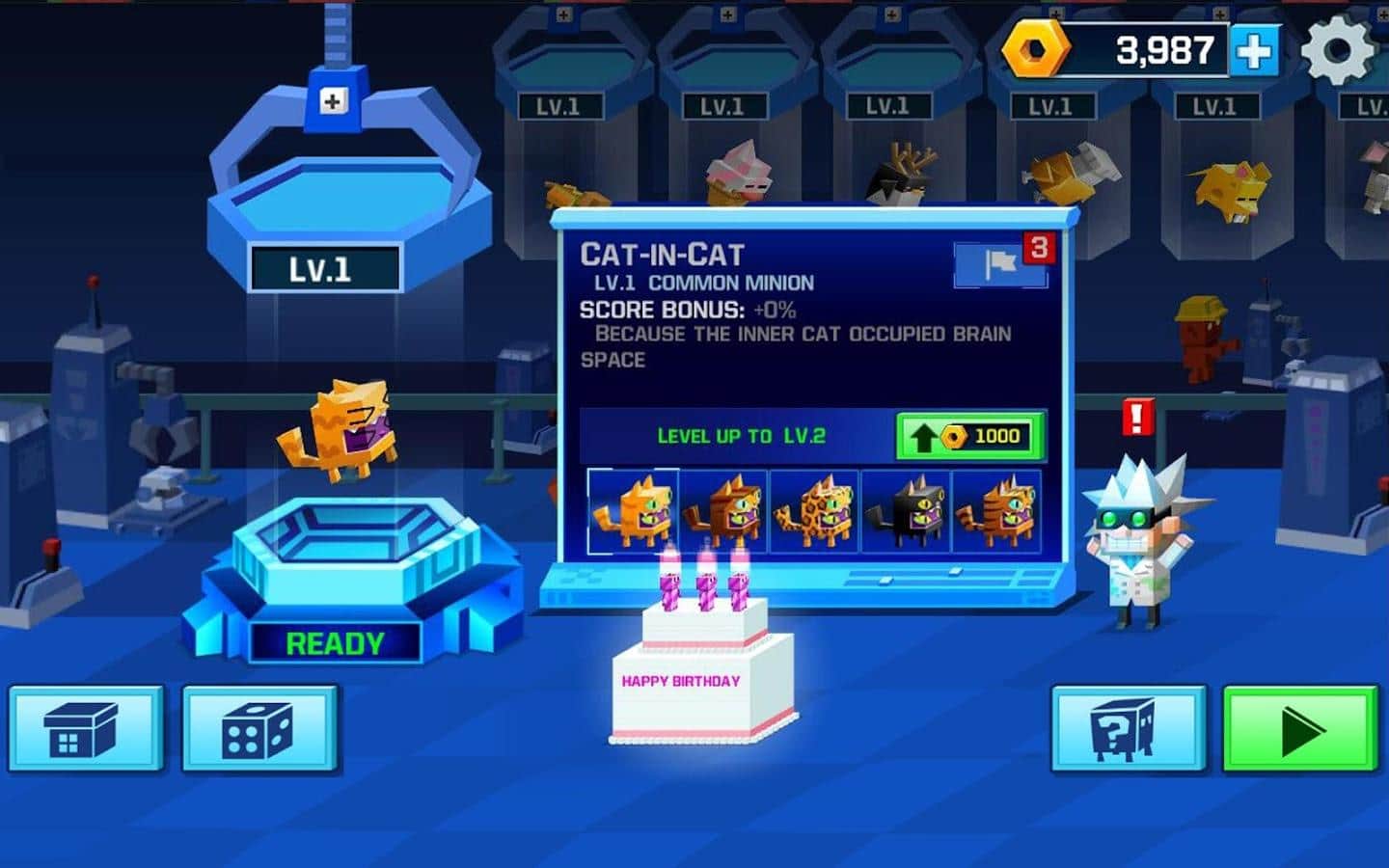Open the storage box button

(85, 730)
